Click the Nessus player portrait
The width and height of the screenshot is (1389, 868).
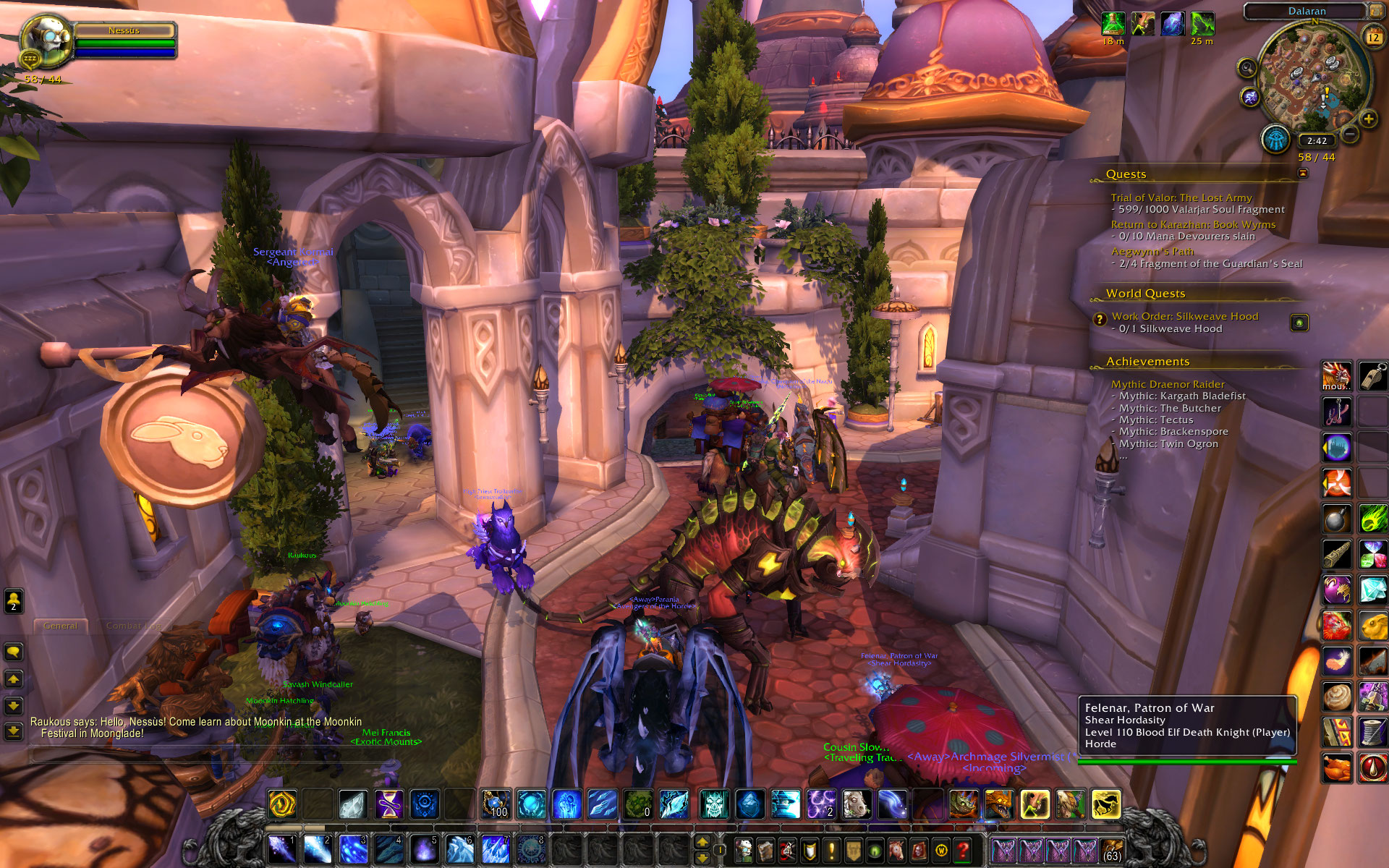click(x=47, y=40)
